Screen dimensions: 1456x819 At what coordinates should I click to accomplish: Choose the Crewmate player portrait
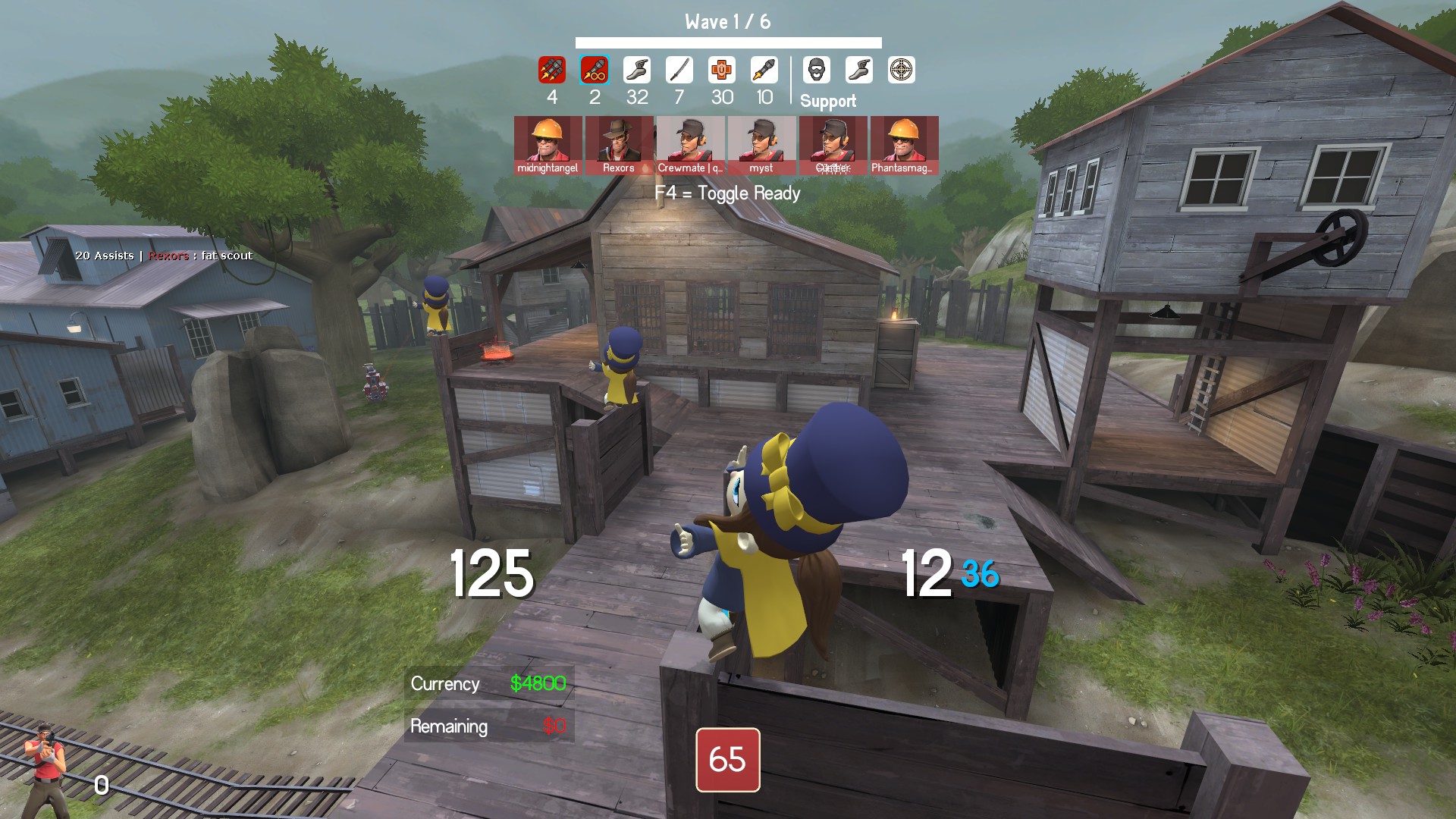(690, 145)
